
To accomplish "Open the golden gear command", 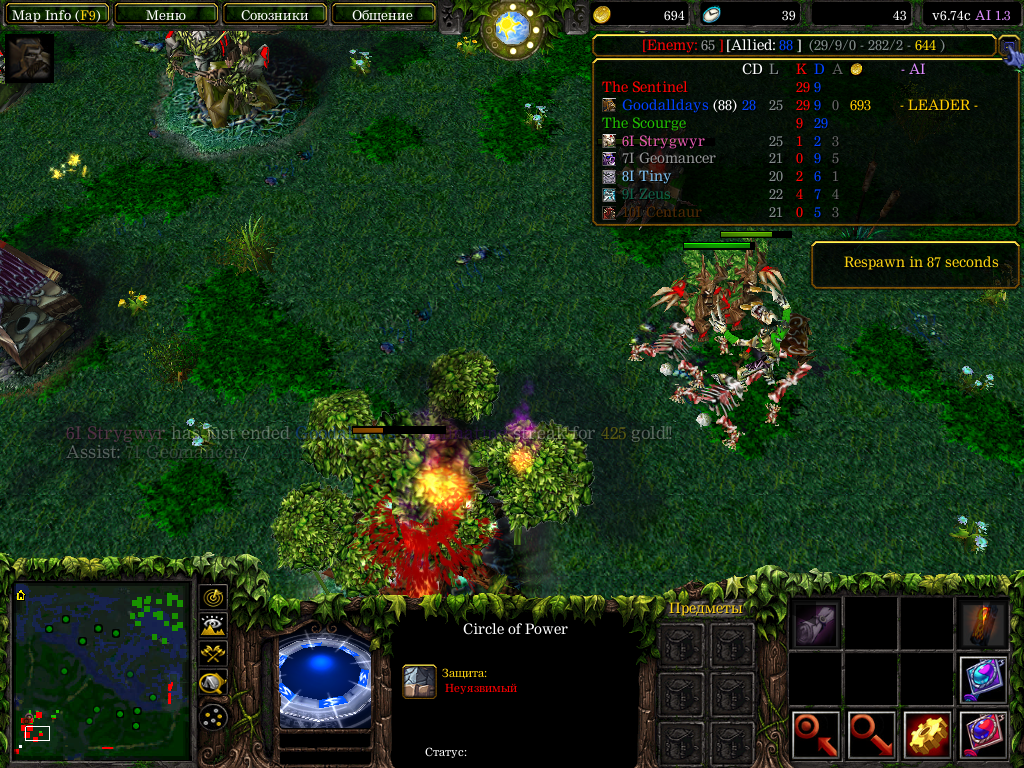I will 927,735.
